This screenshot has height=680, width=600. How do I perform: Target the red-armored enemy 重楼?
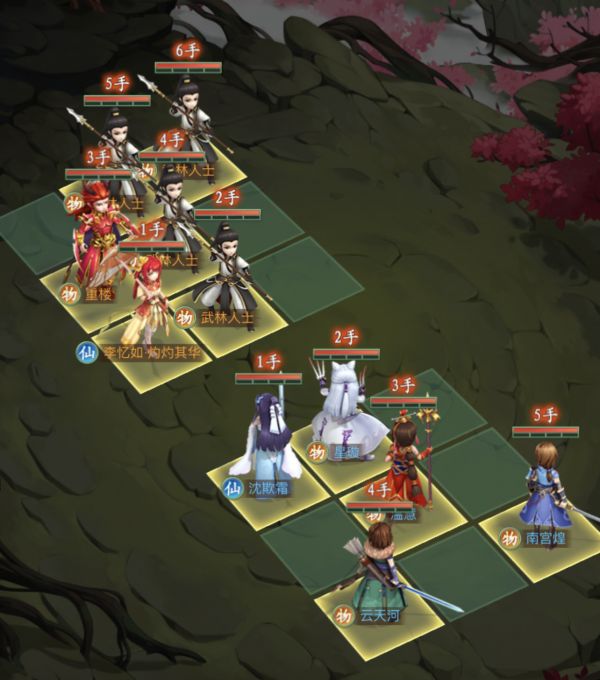(100, 240)
